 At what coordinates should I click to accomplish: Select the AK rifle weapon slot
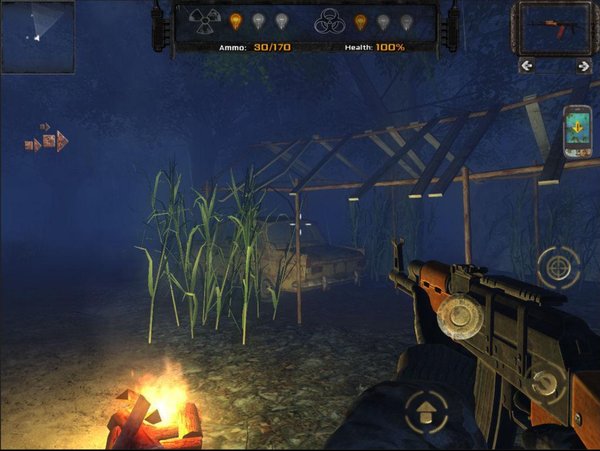click(x=554, y=26)
